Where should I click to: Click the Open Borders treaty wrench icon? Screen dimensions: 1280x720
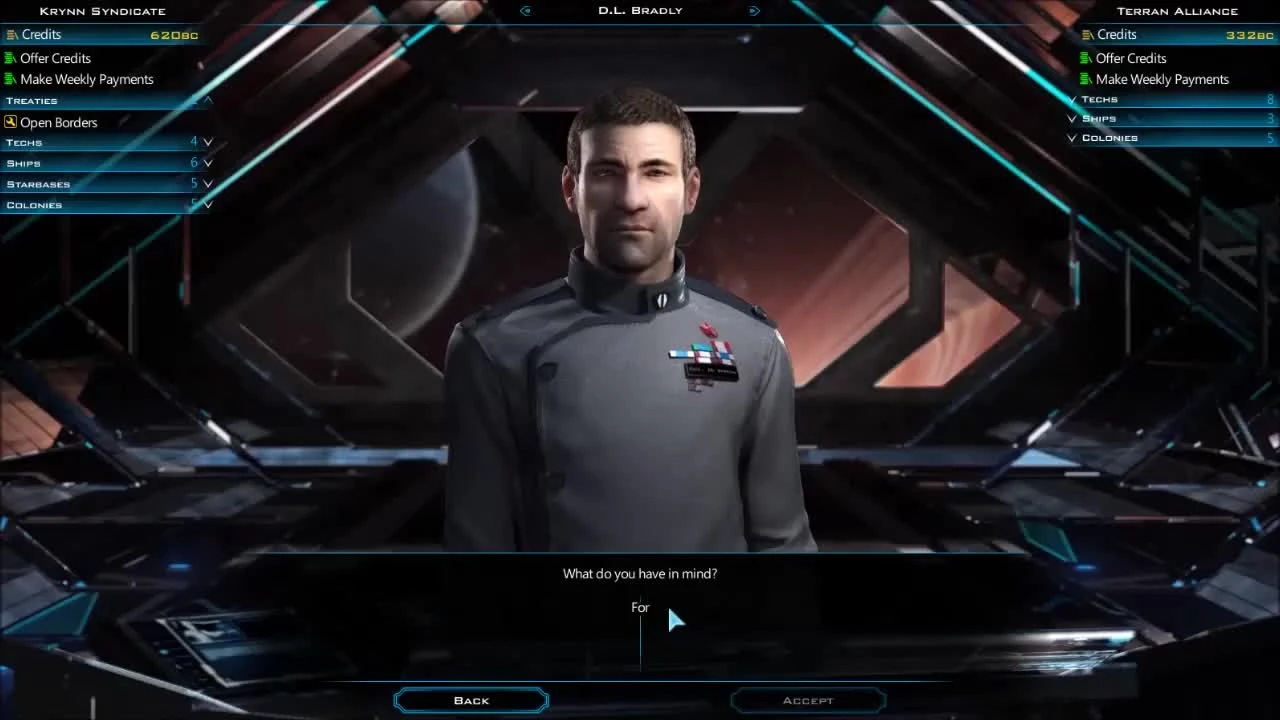coord(10,121)
